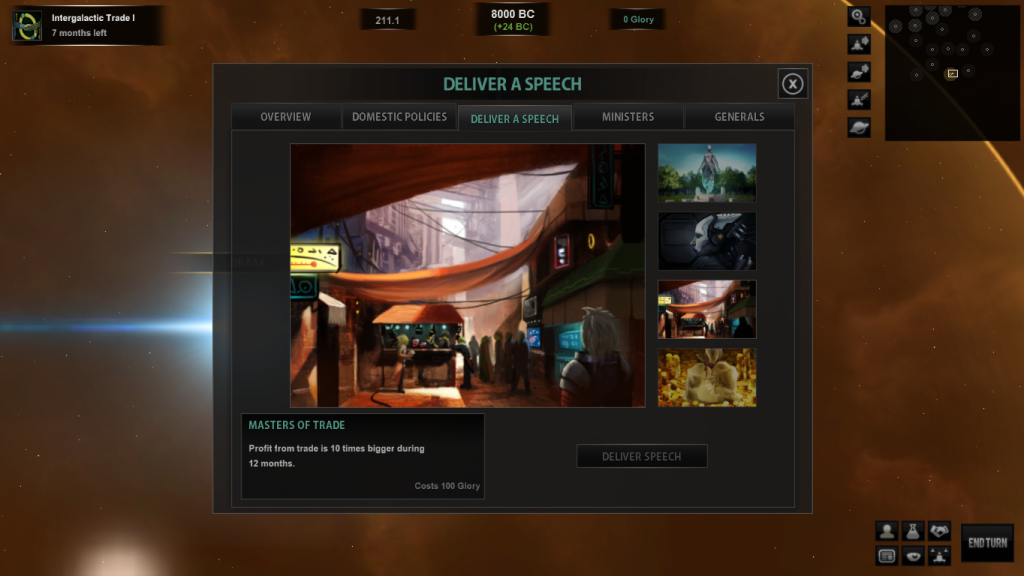1024x576 pixels.
Task: Click the eye-shaped icon
Action: coord(912,556)
